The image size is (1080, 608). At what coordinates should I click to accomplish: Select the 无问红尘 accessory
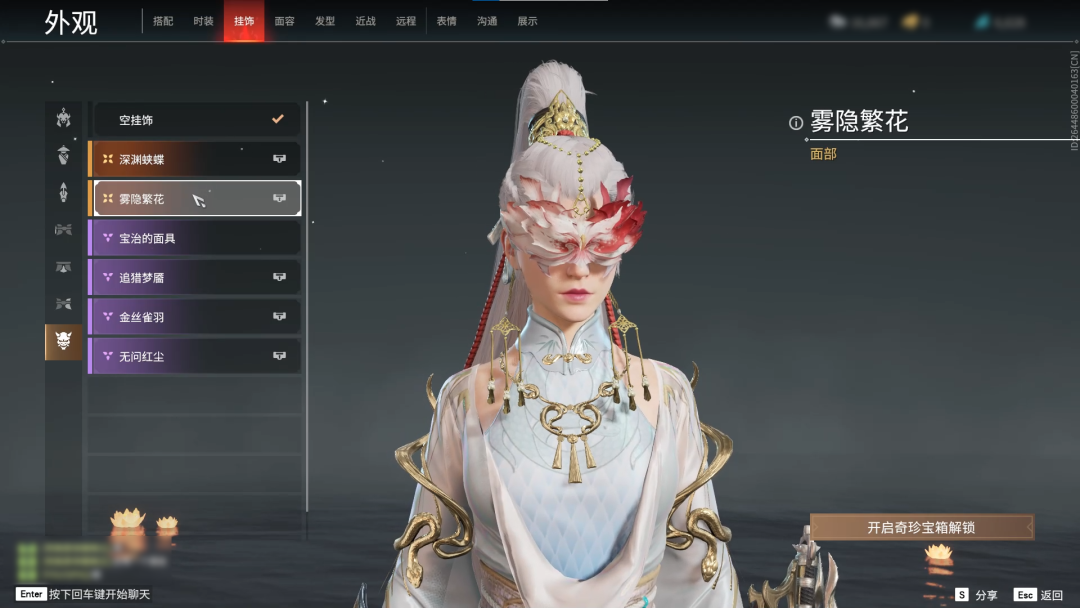(196, 356)
